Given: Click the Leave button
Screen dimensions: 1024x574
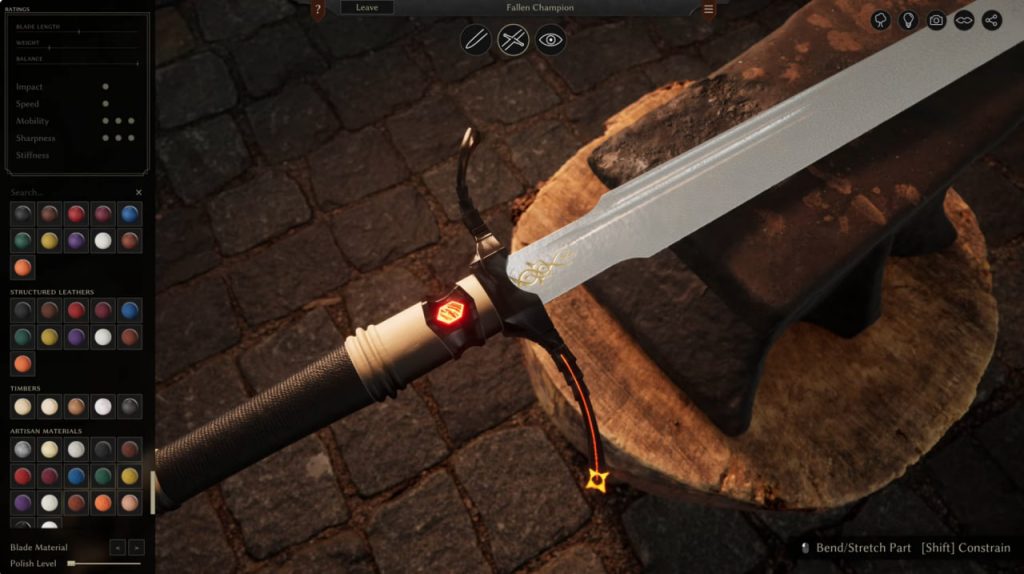Looking at the screenshot, I should click(x=367, y=8).
